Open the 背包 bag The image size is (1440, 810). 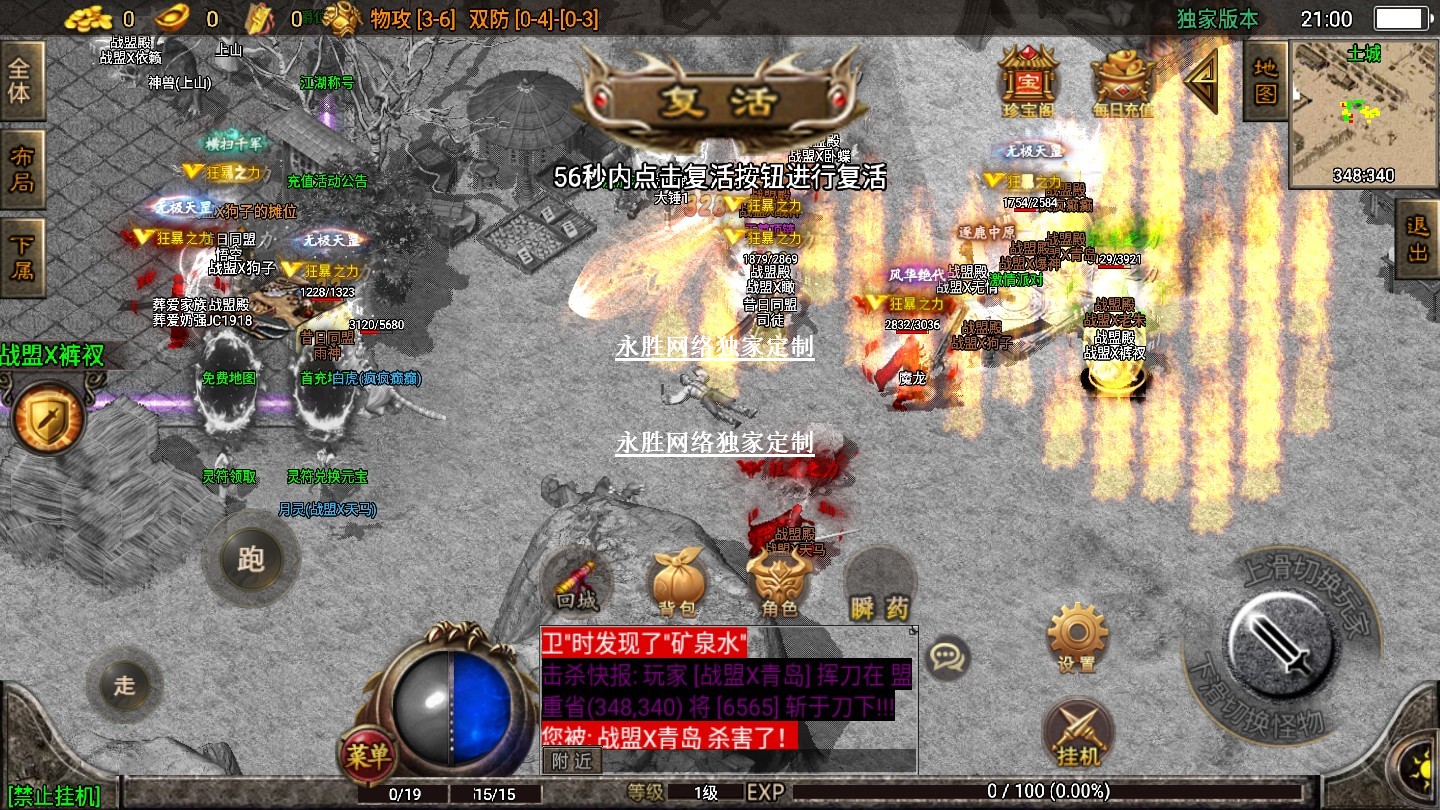pyautogui.click(x=679, y=585)
